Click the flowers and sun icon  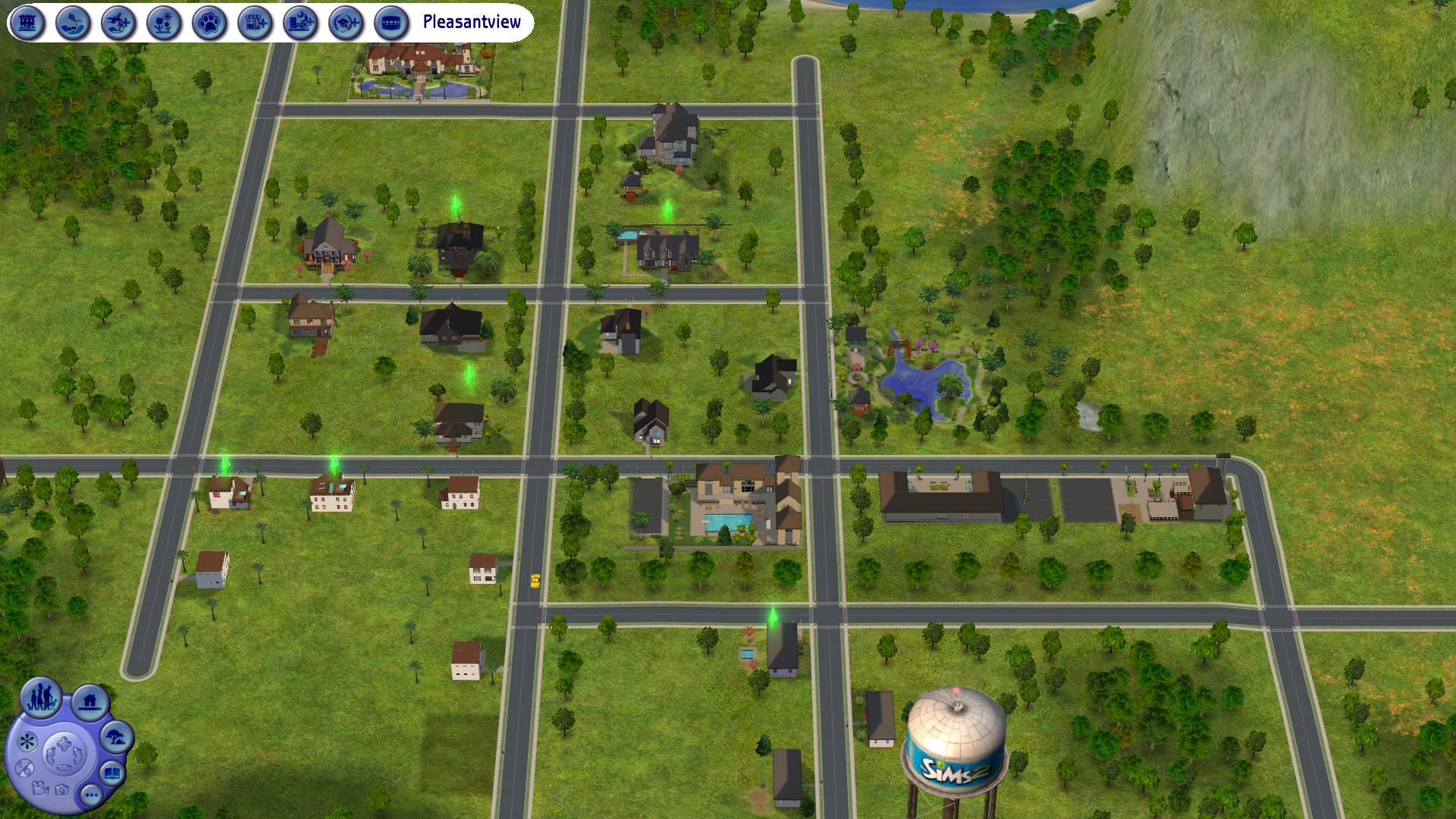tap(164, 23)
